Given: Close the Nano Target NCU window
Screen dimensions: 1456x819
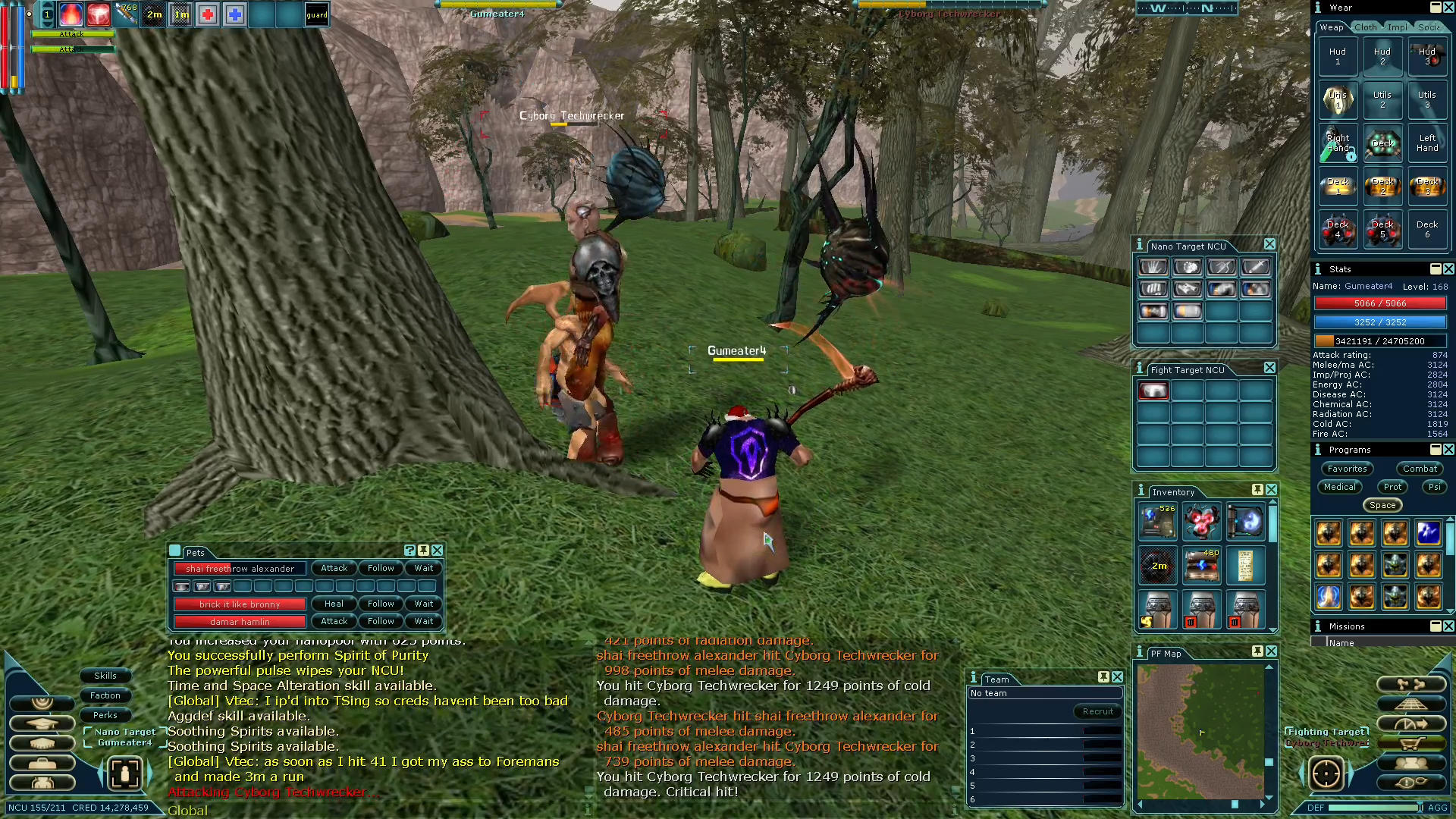Looking at the screenshot, I should (x=1269, y=244).
